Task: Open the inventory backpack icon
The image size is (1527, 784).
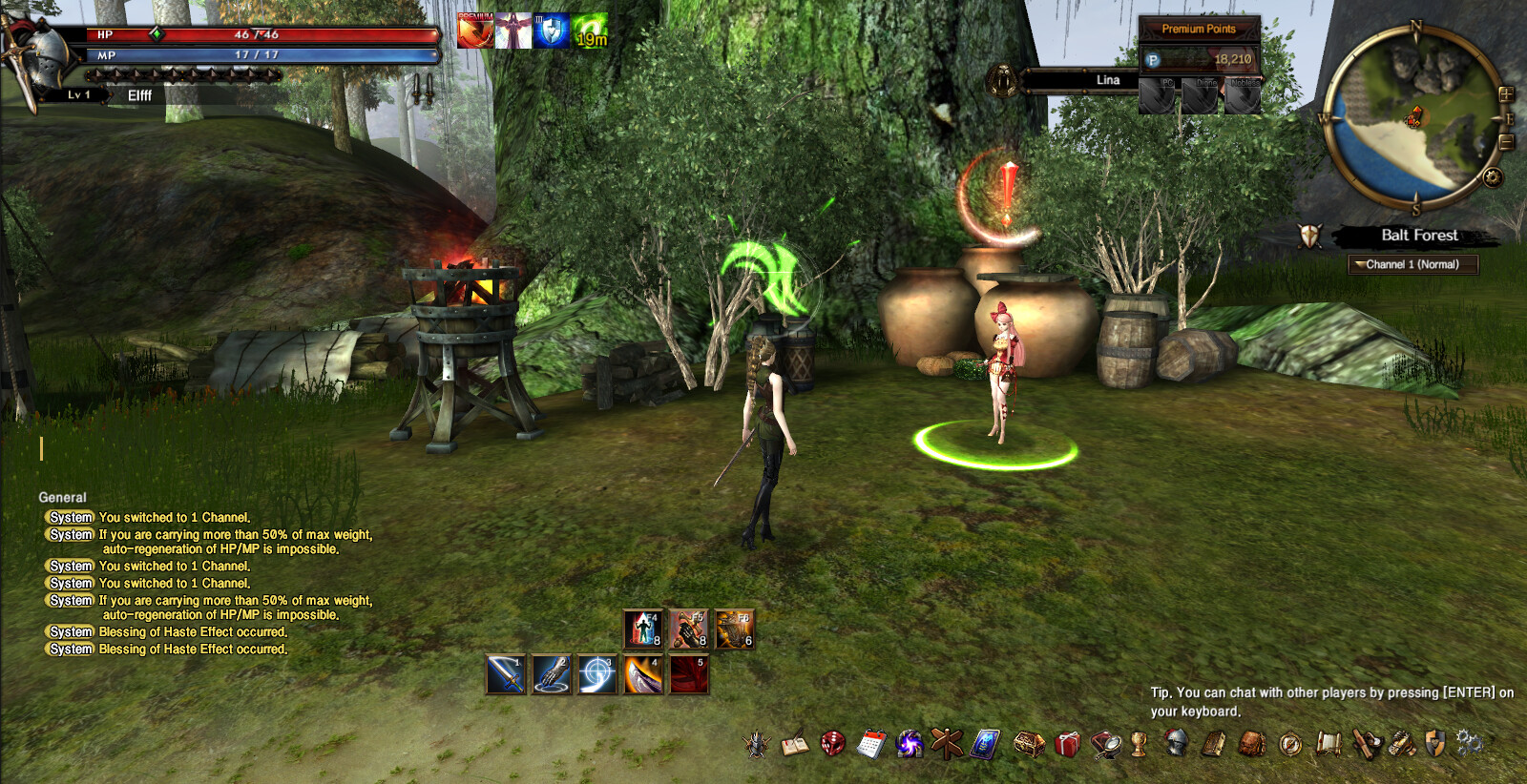Action: (1252, 742)
